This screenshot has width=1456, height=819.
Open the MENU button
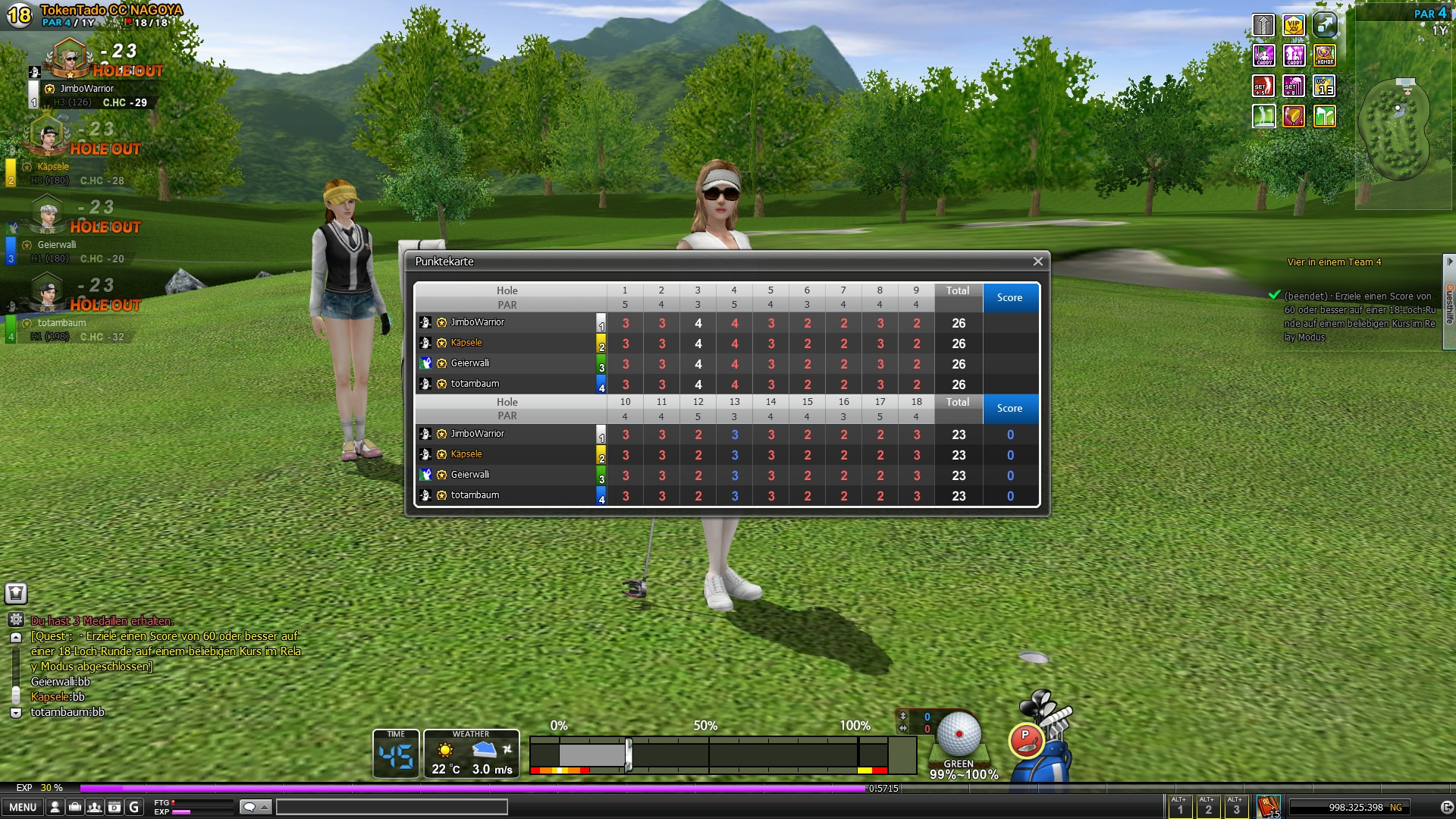[x=23, y=808]
